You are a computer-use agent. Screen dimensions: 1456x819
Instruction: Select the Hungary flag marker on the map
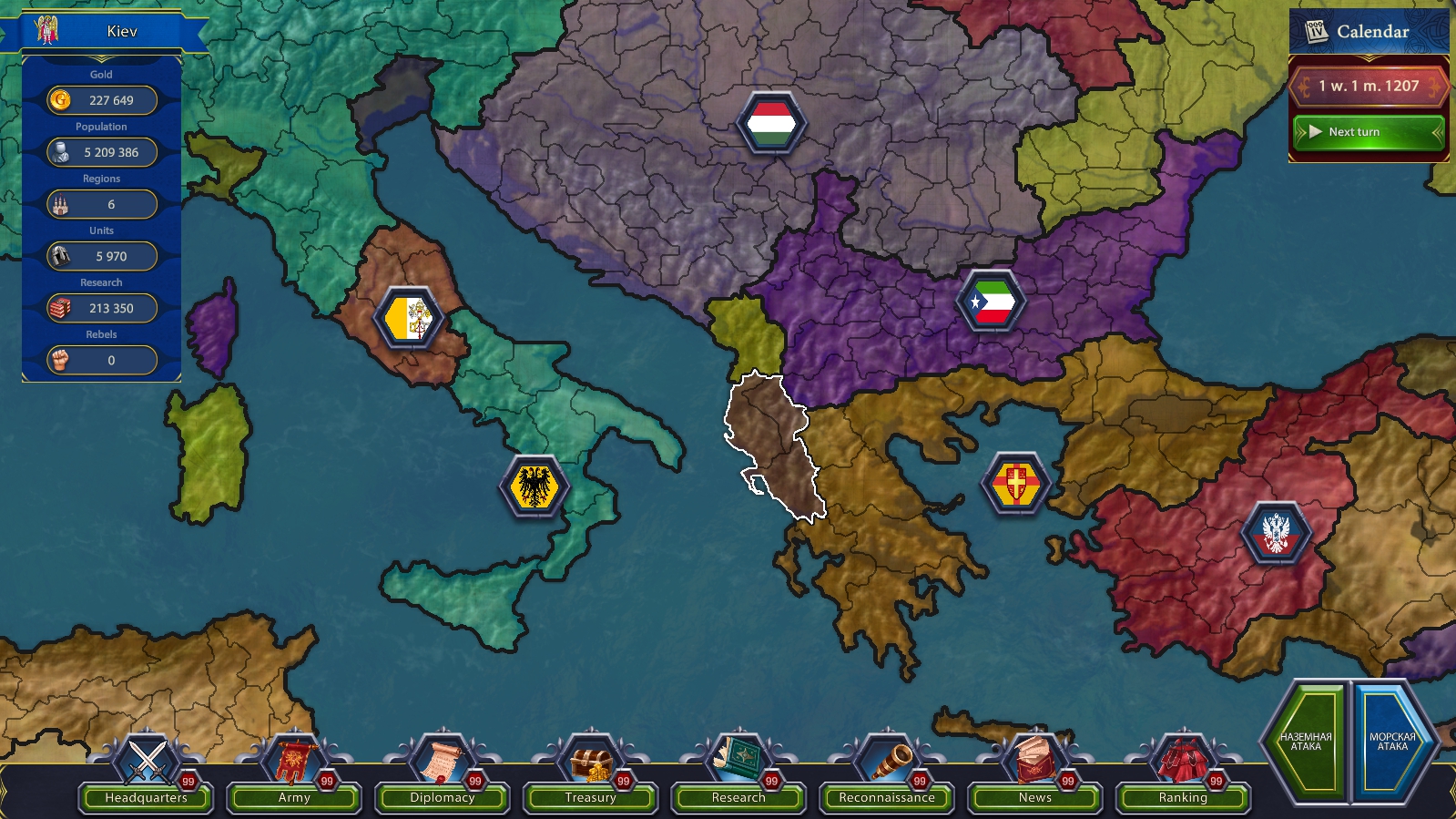(770, 123)
